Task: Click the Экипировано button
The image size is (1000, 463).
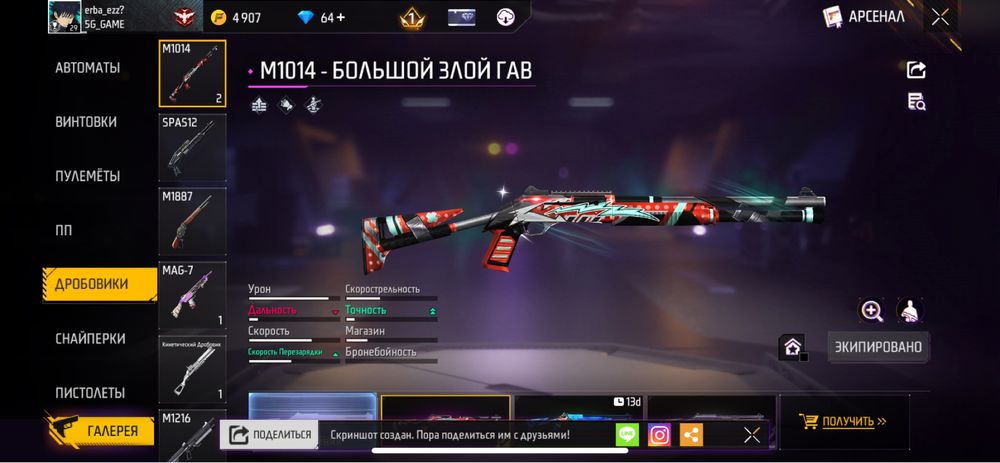Action: (x=878, y=347)
